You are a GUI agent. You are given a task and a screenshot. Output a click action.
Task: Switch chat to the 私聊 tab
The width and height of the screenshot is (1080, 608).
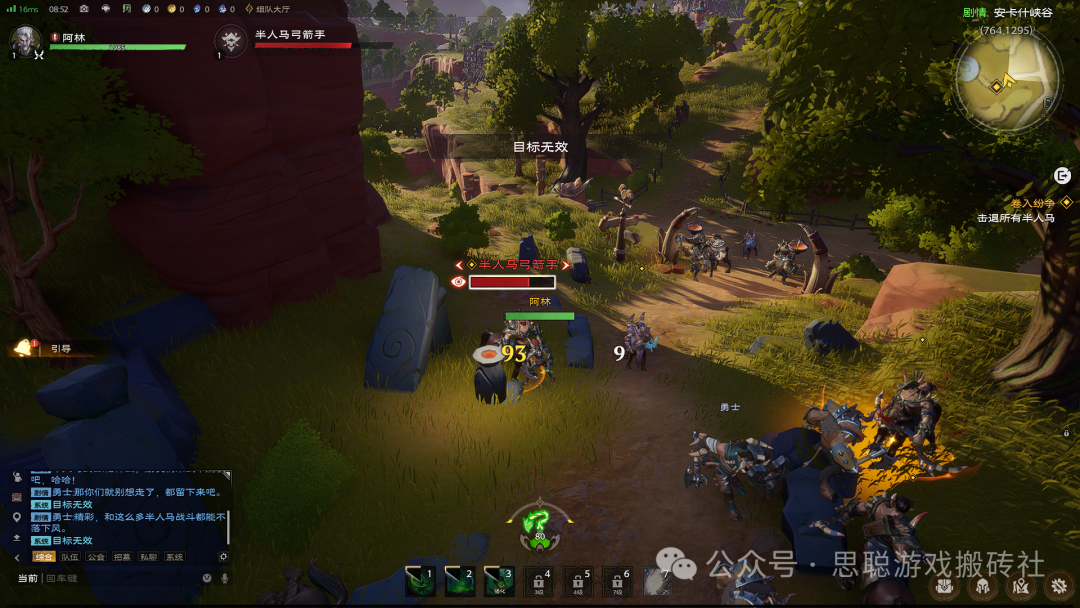pyautogui.click(x=148, y=557)
